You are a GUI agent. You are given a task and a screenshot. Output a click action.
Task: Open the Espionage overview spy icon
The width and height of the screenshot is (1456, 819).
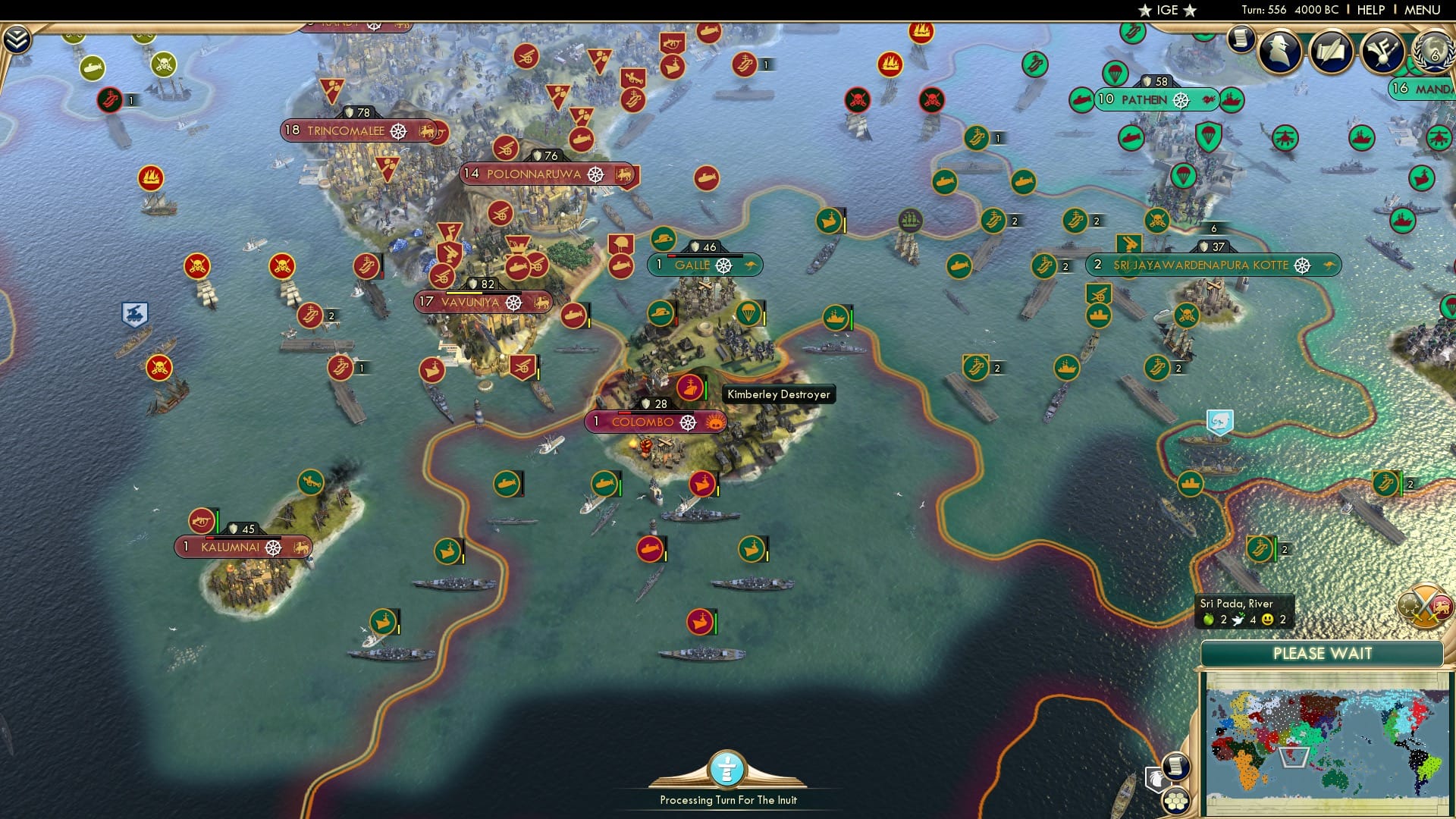click(x=1279, y=52)
